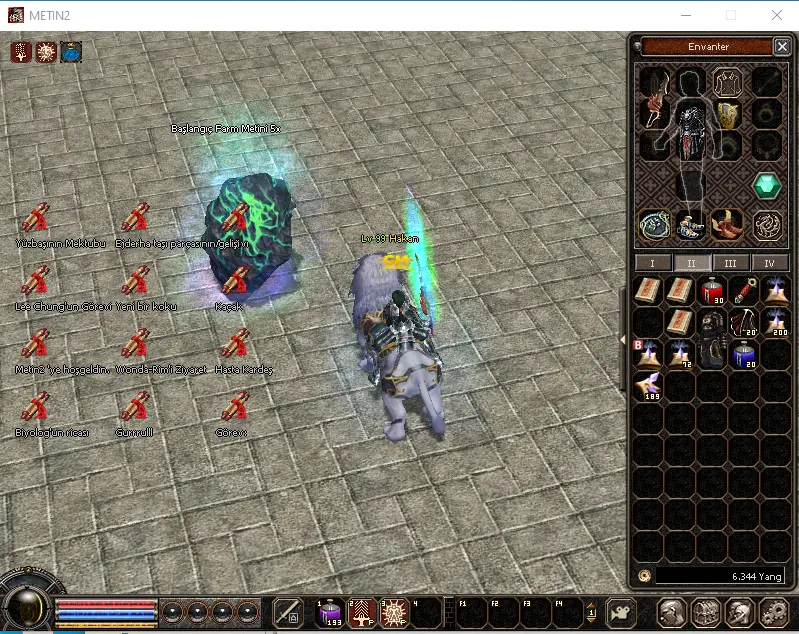Click the green gem equipment slot
The width and height of the screenshot is (799, 634).
[767, 186]
